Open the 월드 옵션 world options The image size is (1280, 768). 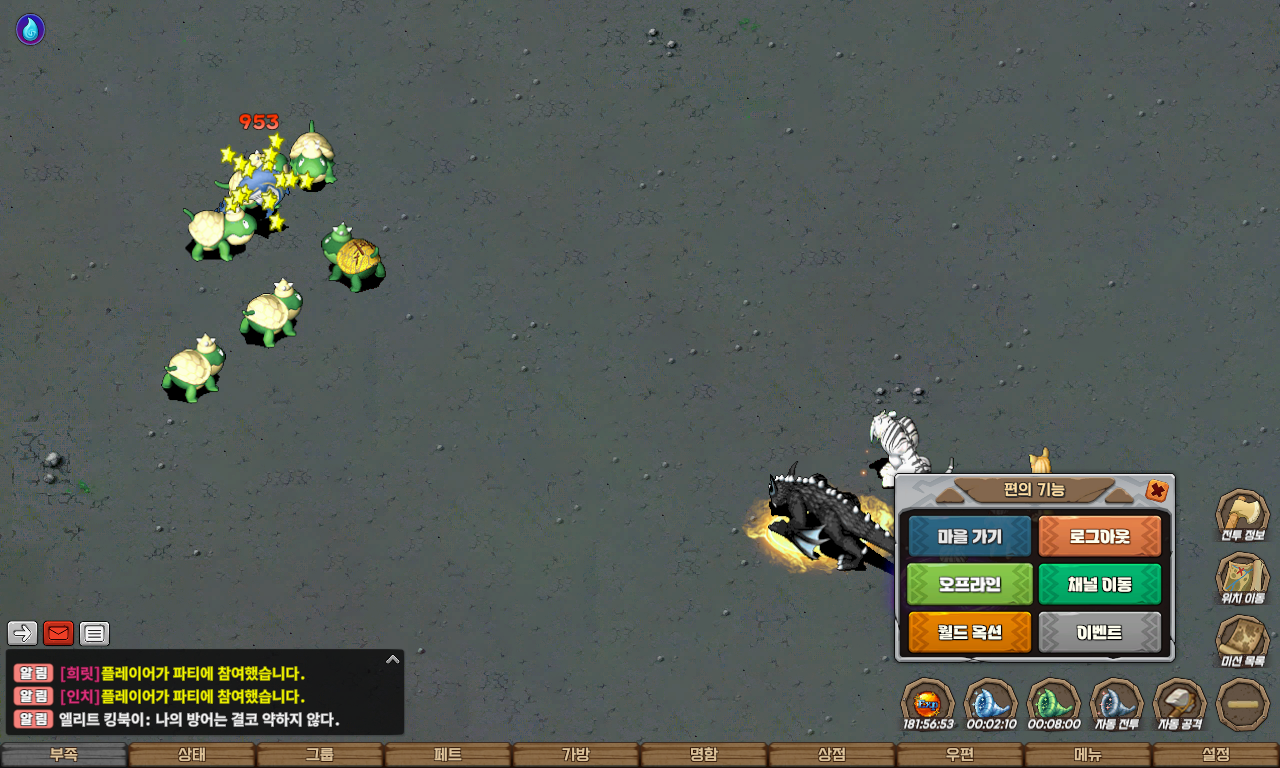[969, 632]
